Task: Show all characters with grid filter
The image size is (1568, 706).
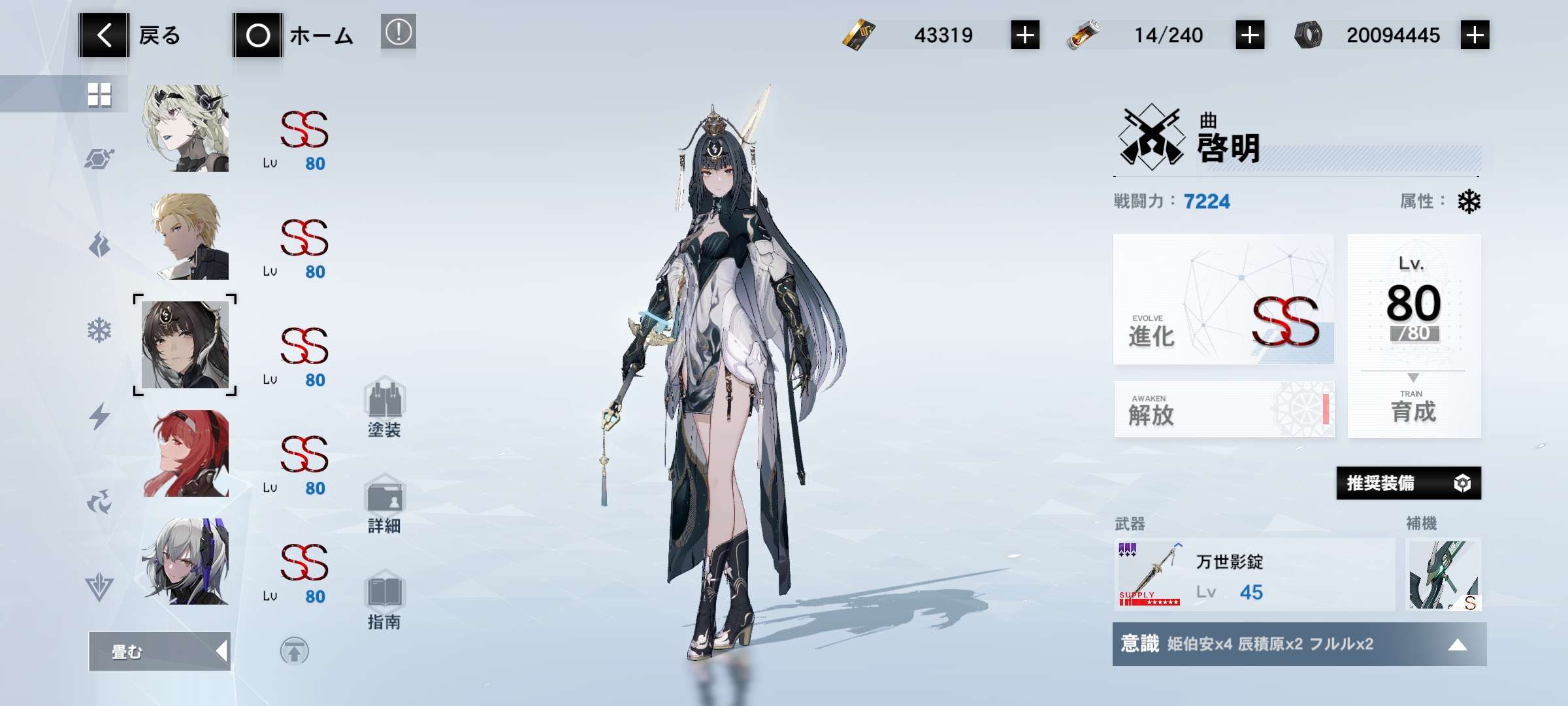Action: (99, 95)
